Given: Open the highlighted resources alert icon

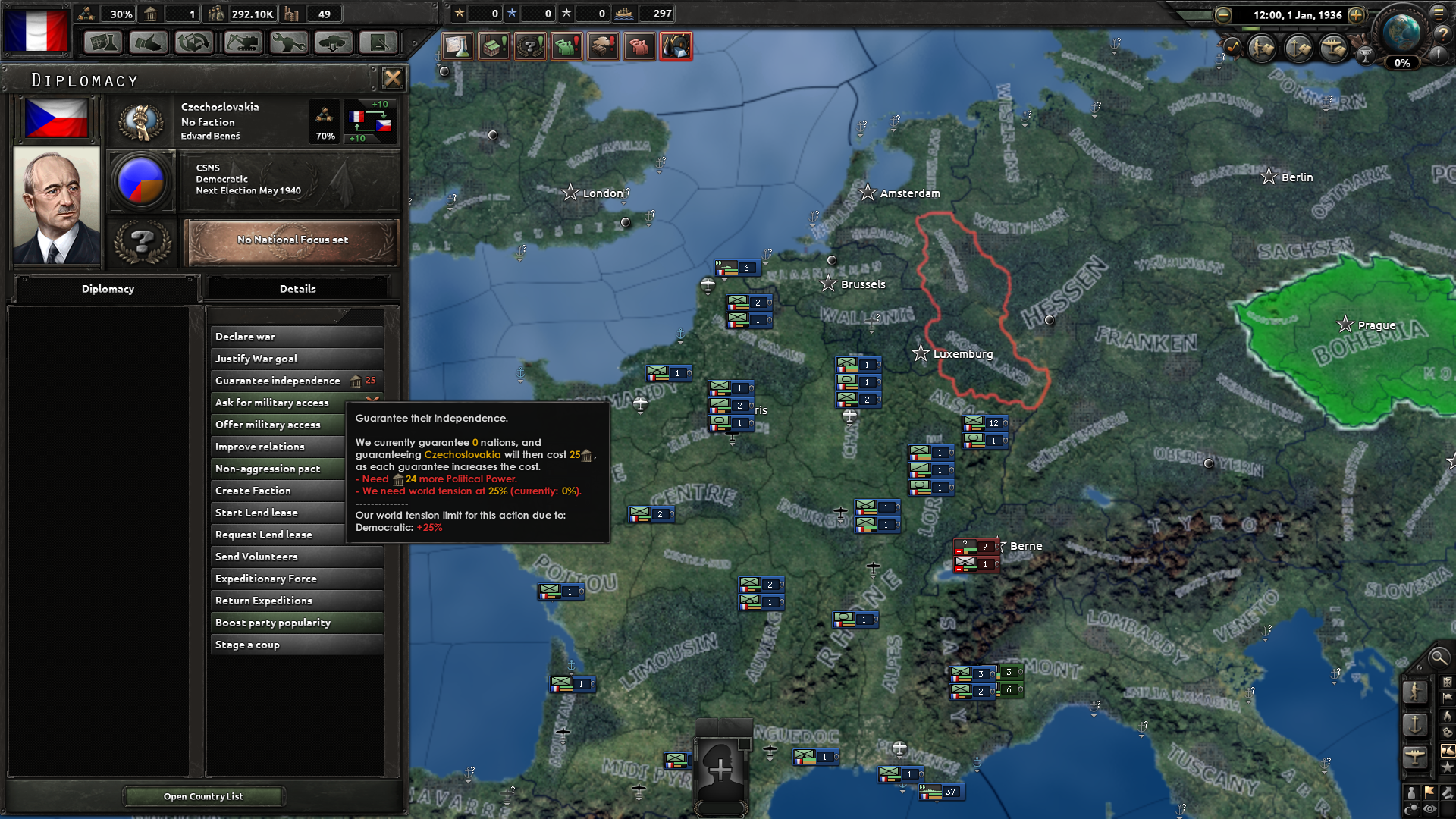Looking at the screenshot, I should pyautogui.click(x=677, y=46).
